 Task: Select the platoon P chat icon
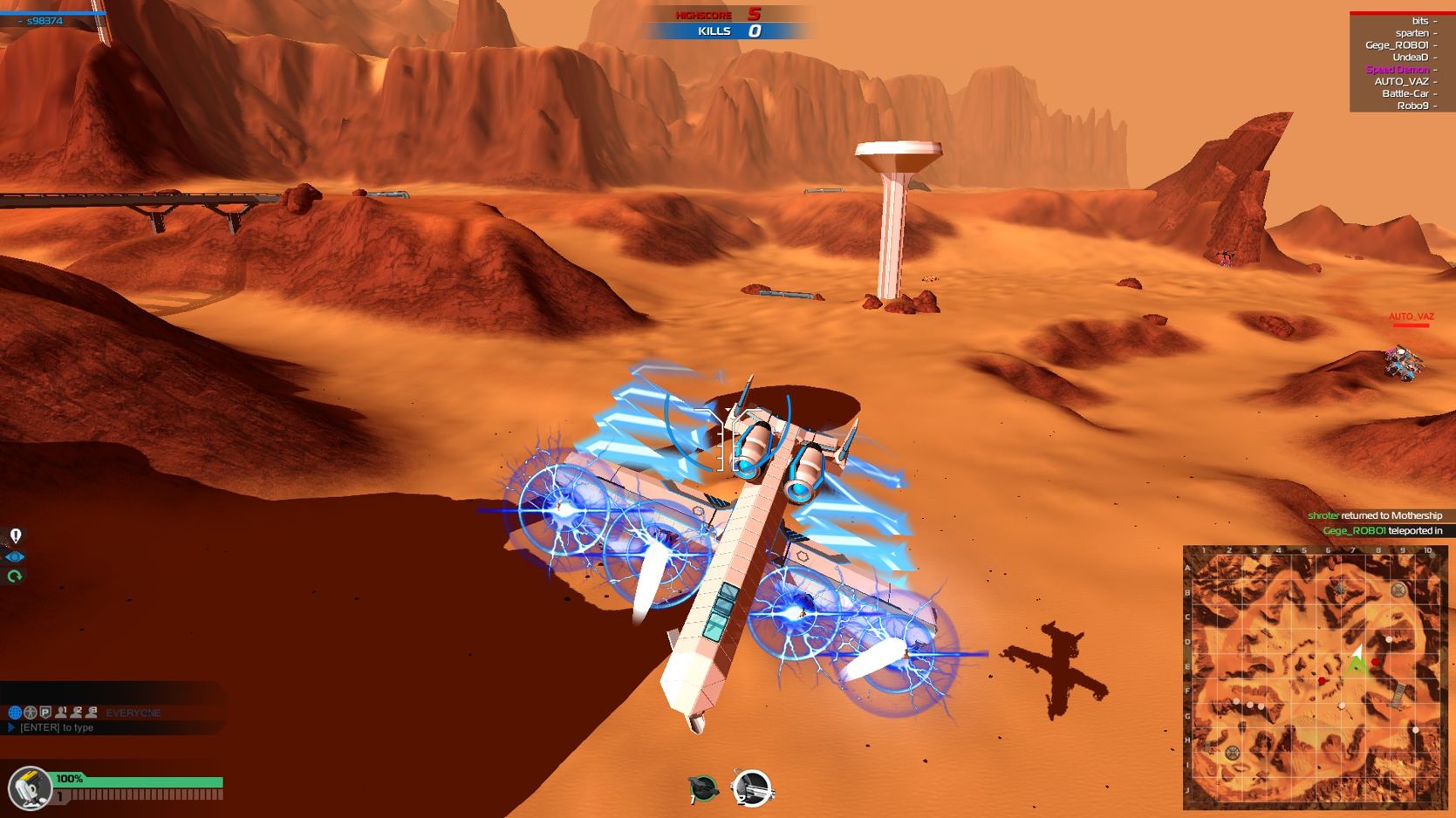tap(44, 712)
